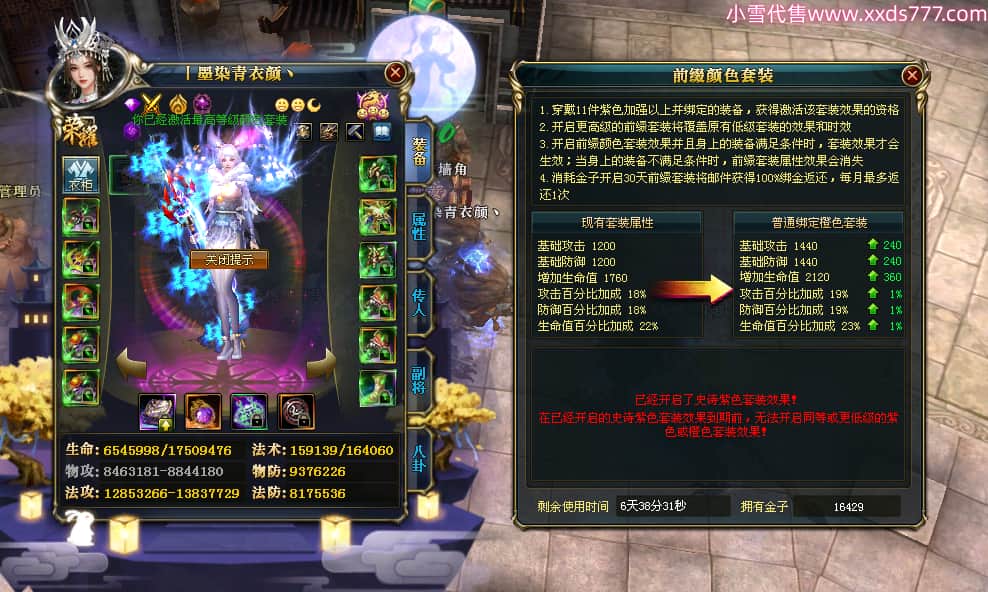This screenshot has height=592, width=988.
Task: Open the blue book icon
Action: click(x=381, y=131)
